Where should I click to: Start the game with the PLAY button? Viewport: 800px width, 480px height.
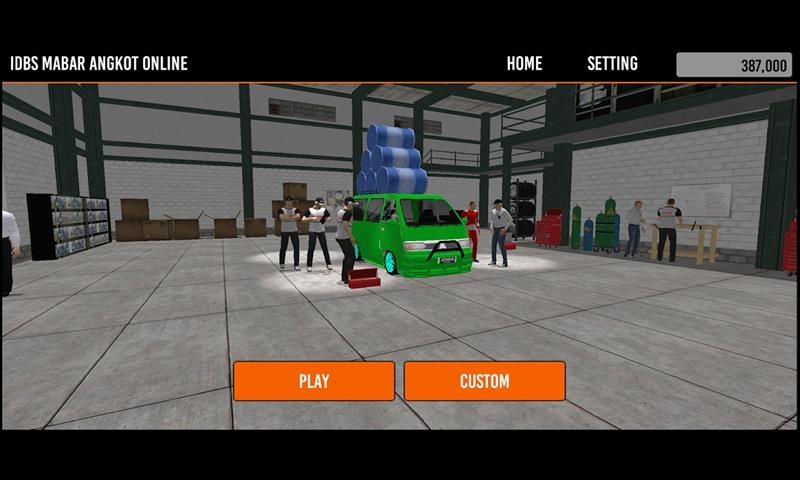coord(314,381)
